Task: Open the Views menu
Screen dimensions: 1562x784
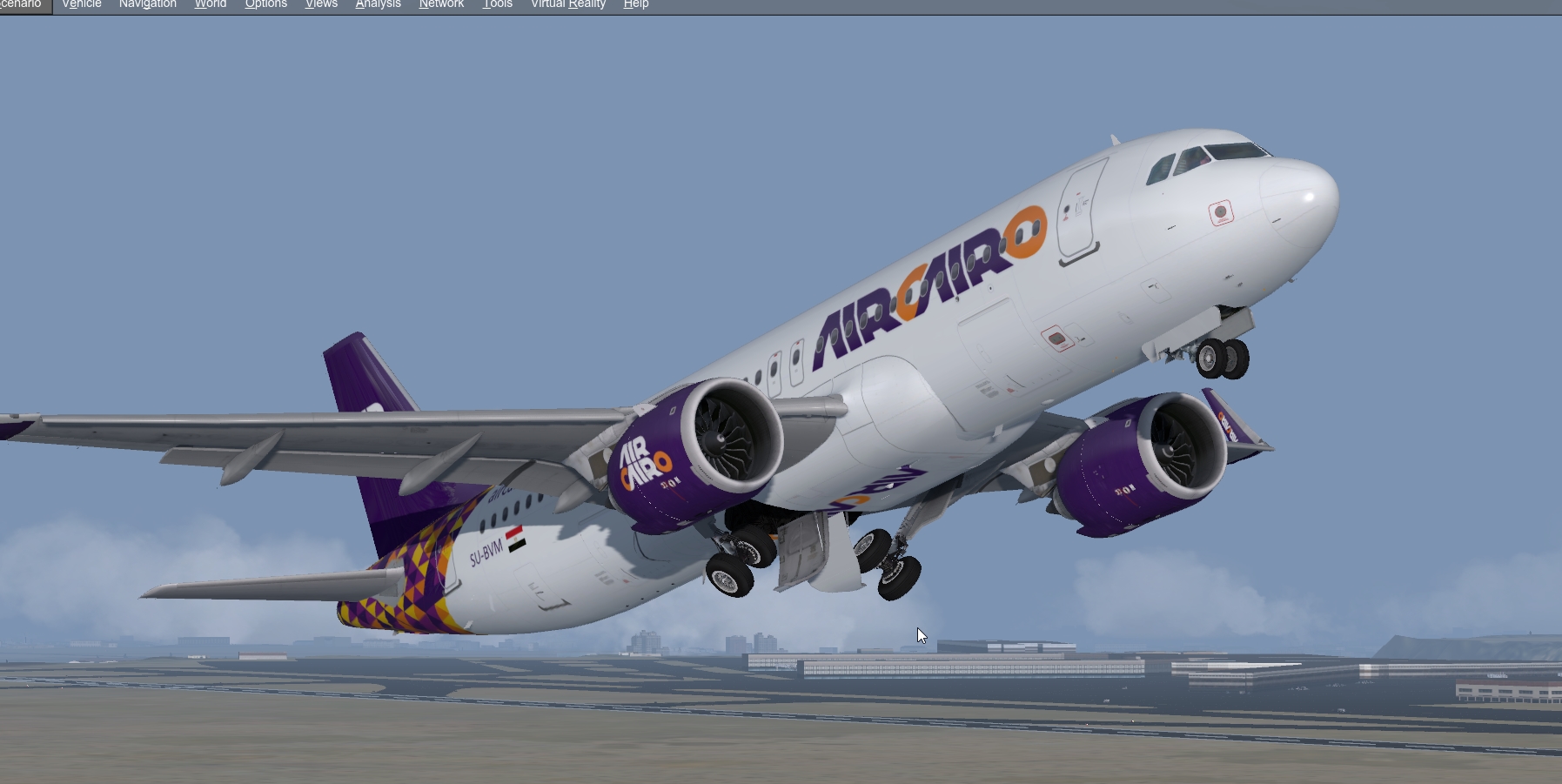Action: click(321, 4)
